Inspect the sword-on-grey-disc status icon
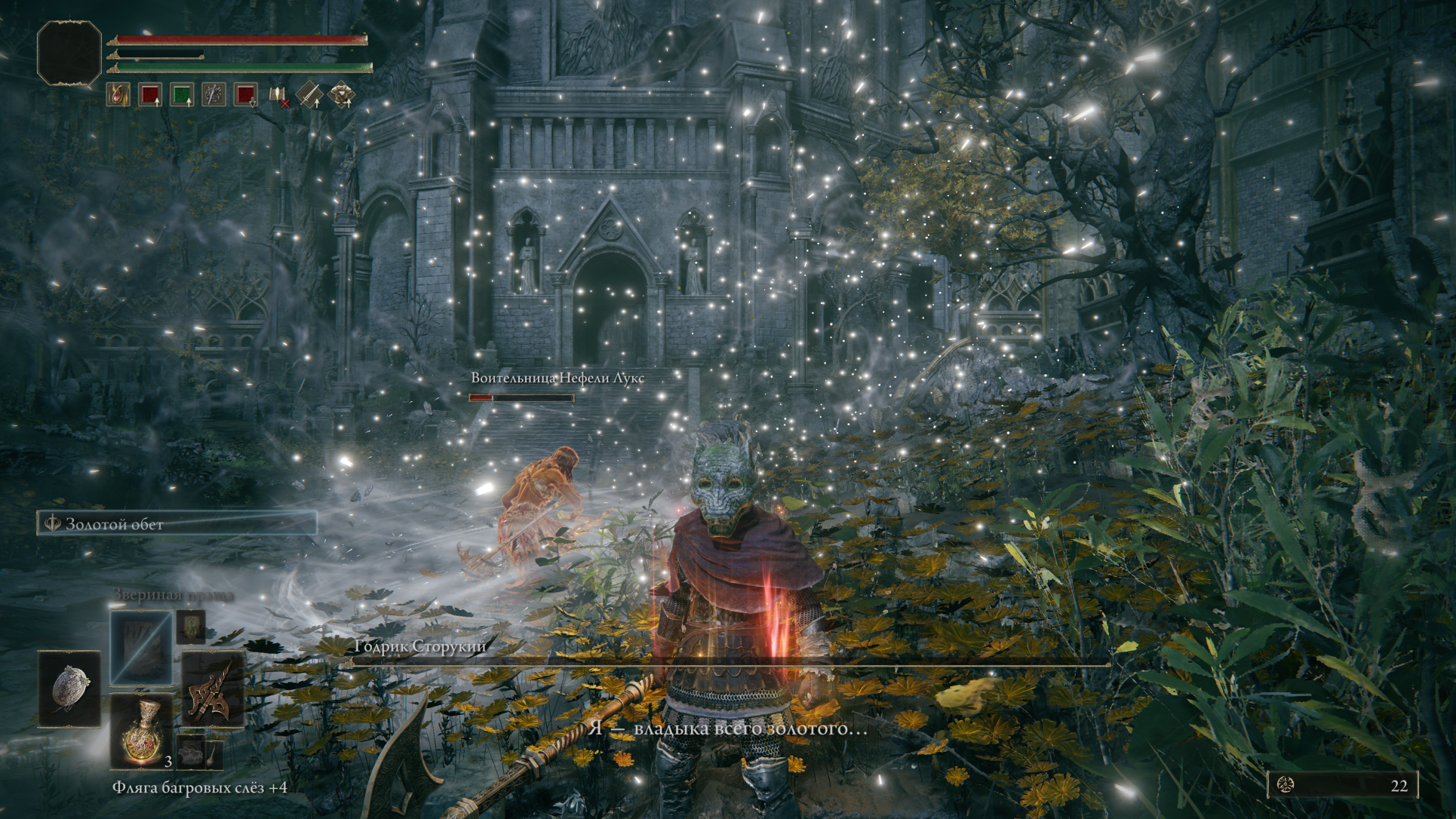The width and height of the screenshot is (1456, 819). (214, 95)
